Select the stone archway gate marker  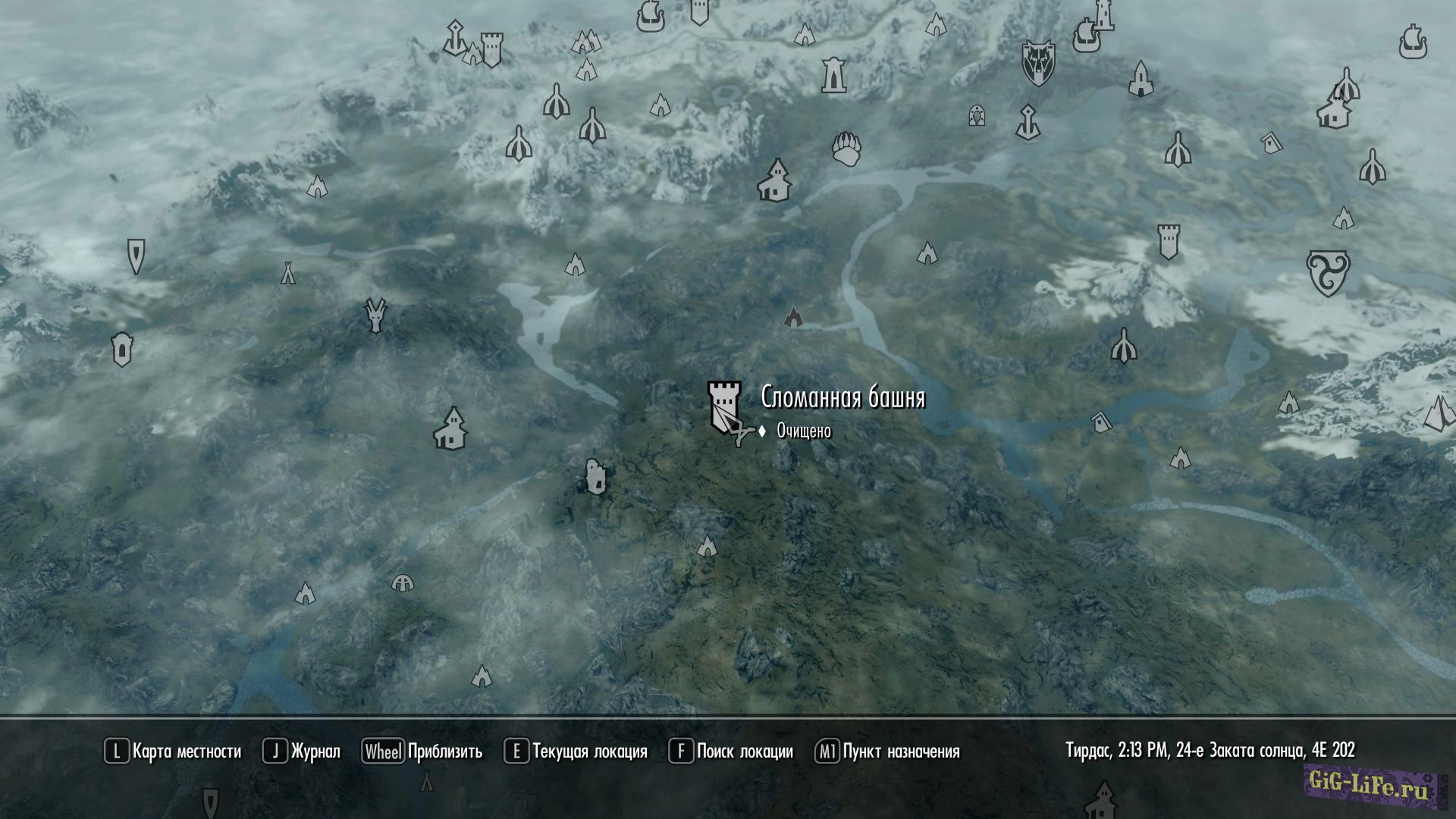977,115
